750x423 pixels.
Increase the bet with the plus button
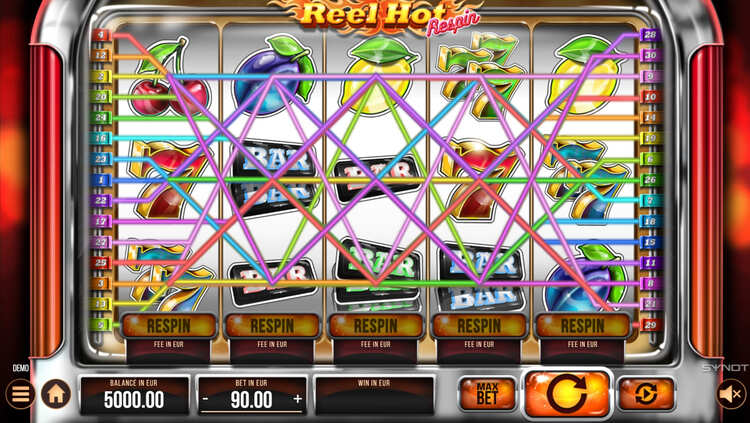297,399
